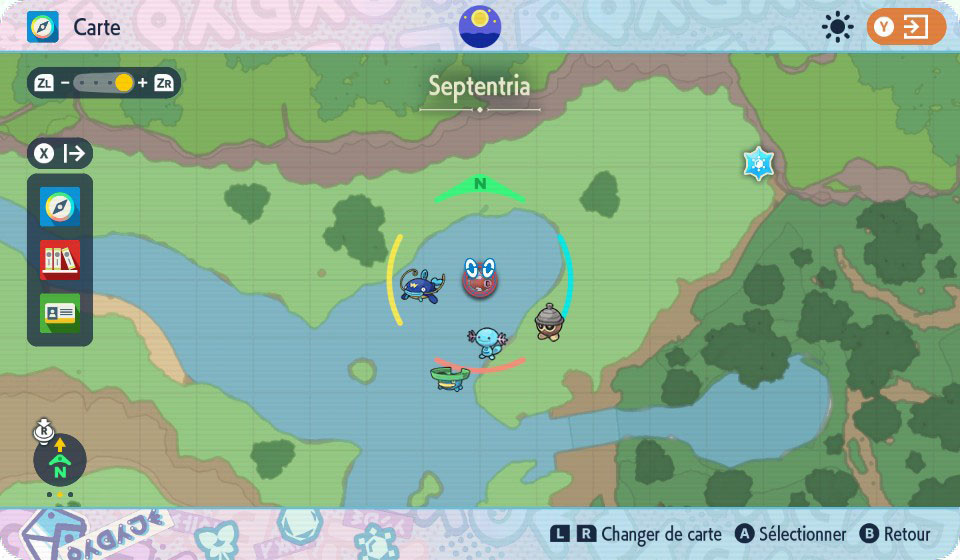The image size is (960, 560).
Task: Toggle the north-lock compass indicator
Action: [x=60, y=459]
